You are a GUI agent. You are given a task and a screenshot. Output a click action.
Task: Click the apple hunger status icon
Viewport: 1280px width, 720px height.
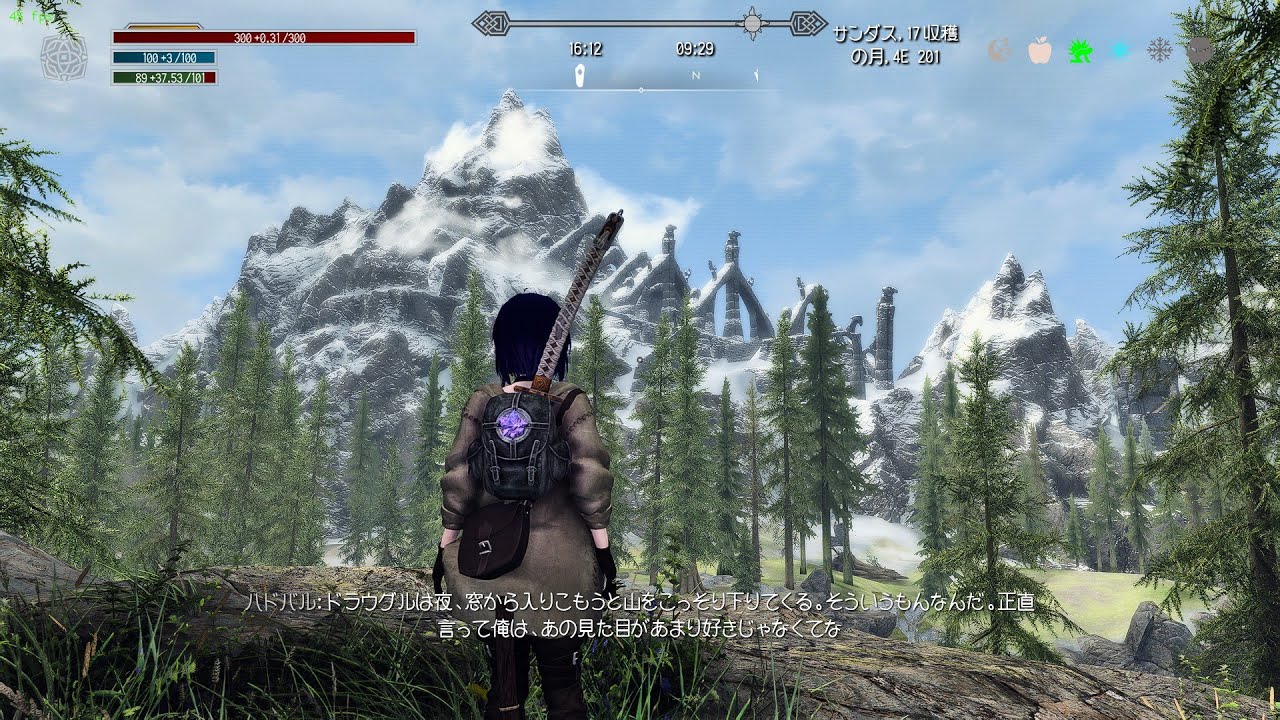coord(1040,50)
